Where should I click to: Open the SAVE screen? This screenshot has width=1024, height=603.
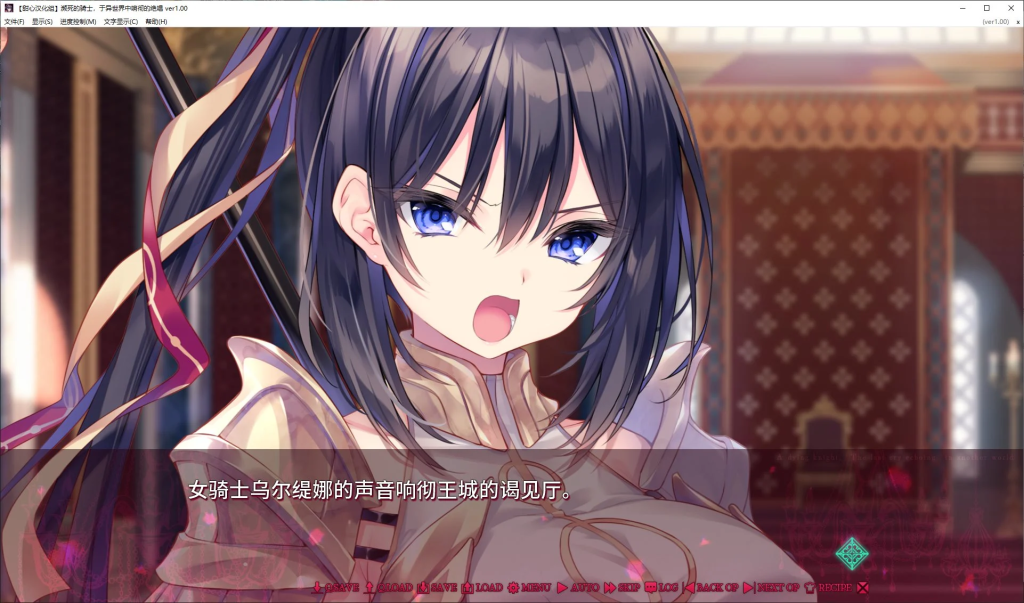[437, 588]
